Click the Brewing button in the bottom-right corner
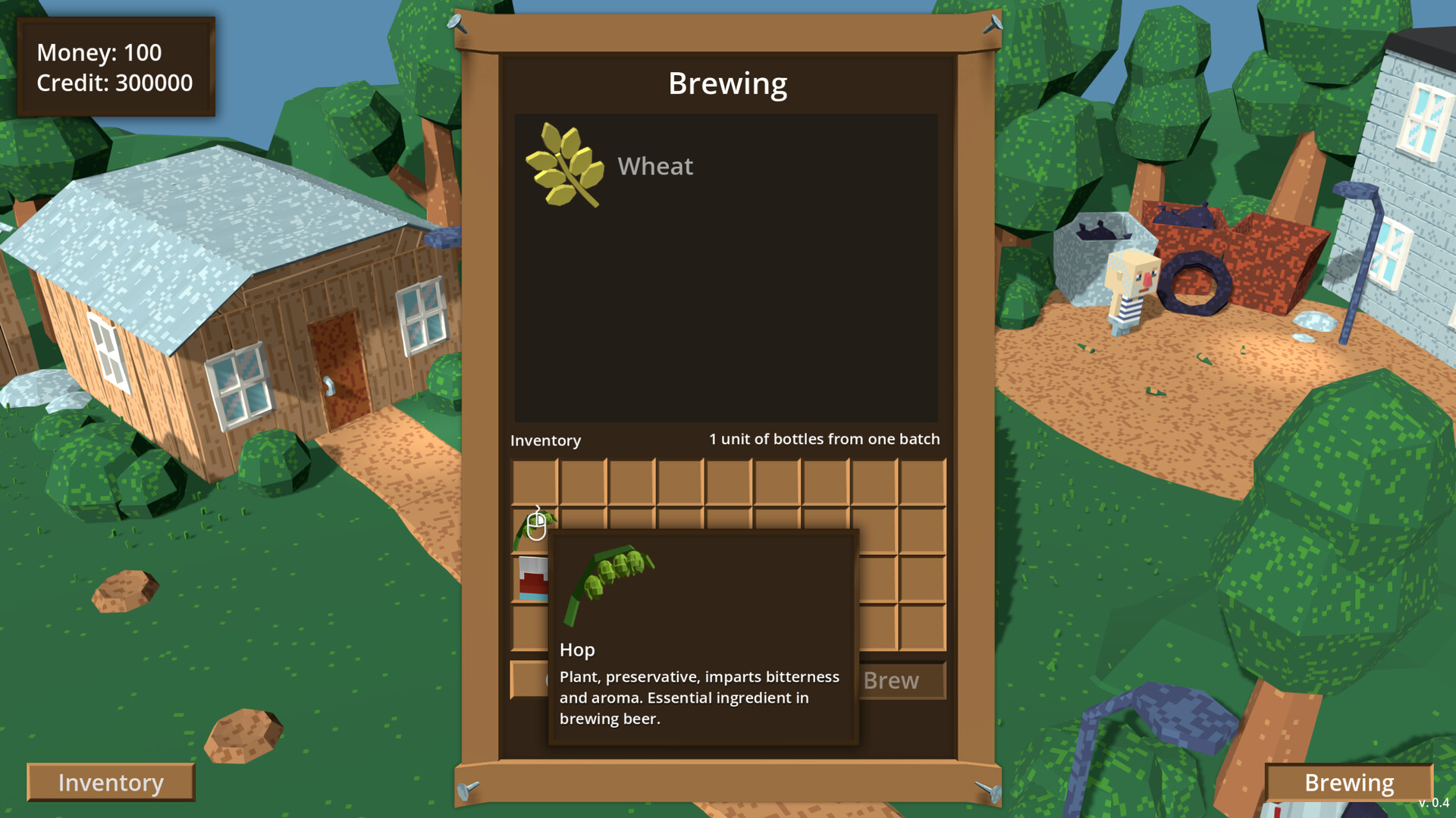Image resolution: width=1456 pixels, height=818 pixels. (x=1349, y=782)
